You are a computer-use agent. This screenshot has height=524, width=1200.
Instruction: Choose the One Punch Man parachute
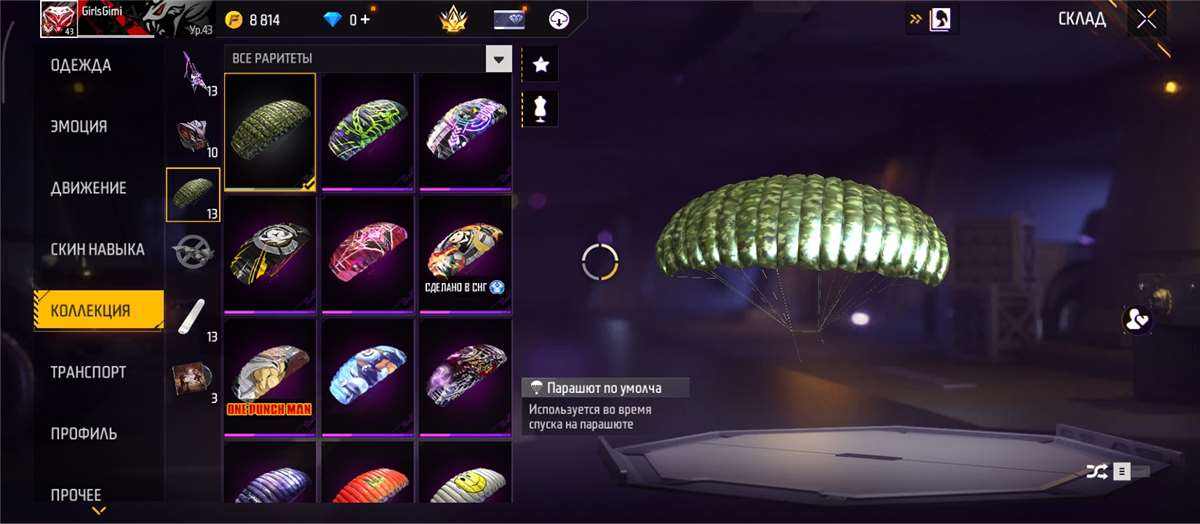(x=270, y=377)
